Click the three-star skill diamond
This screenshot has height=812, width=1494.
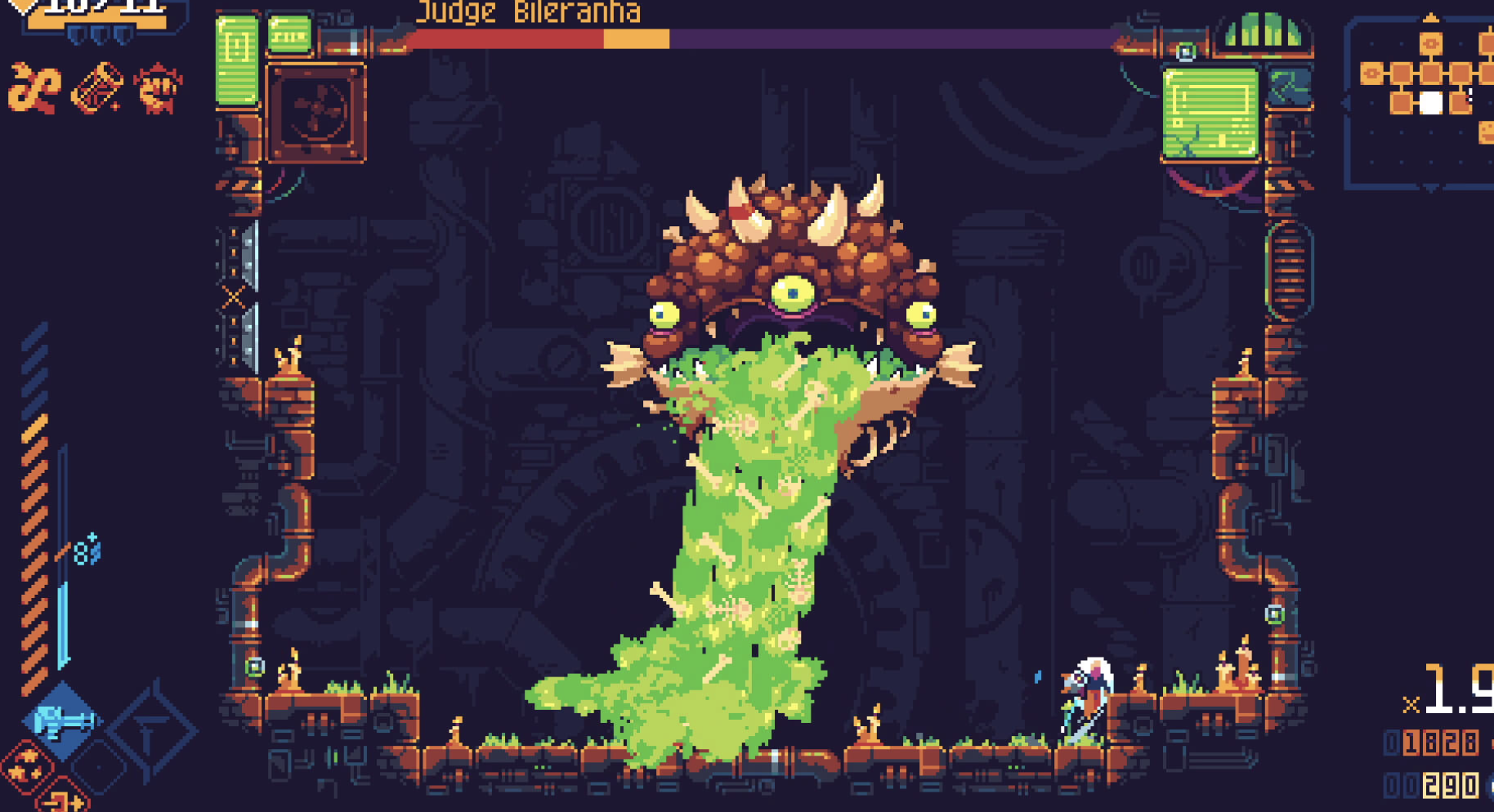pyautogui.click(x=26, y=766)
